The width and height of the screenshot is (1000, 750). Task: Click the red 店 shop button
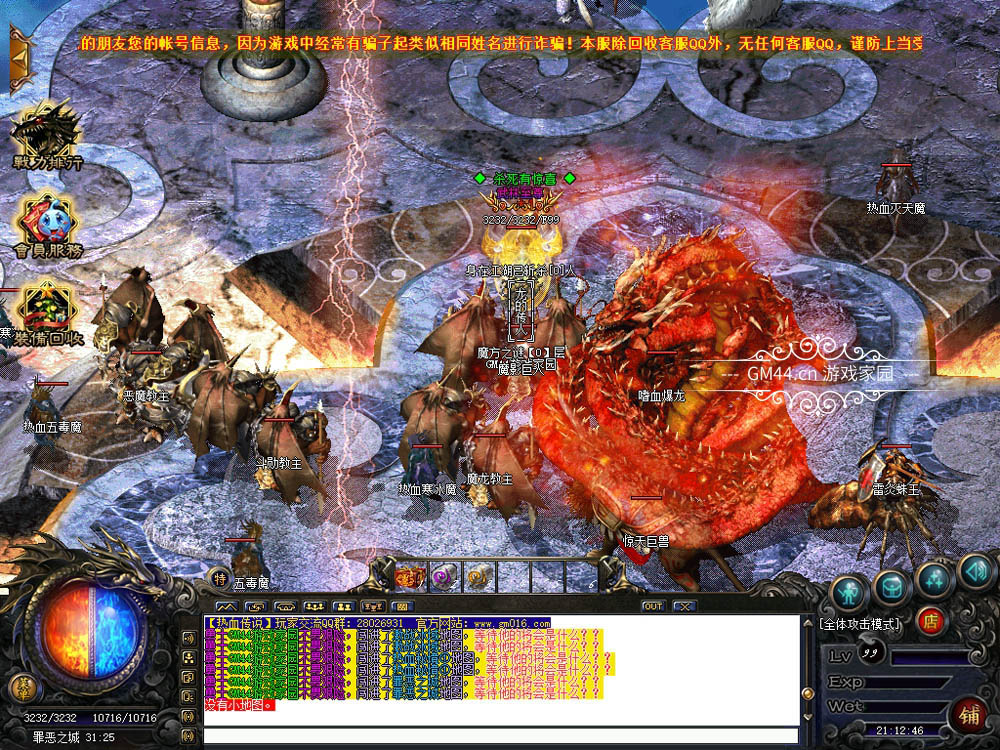coord(930,621)
